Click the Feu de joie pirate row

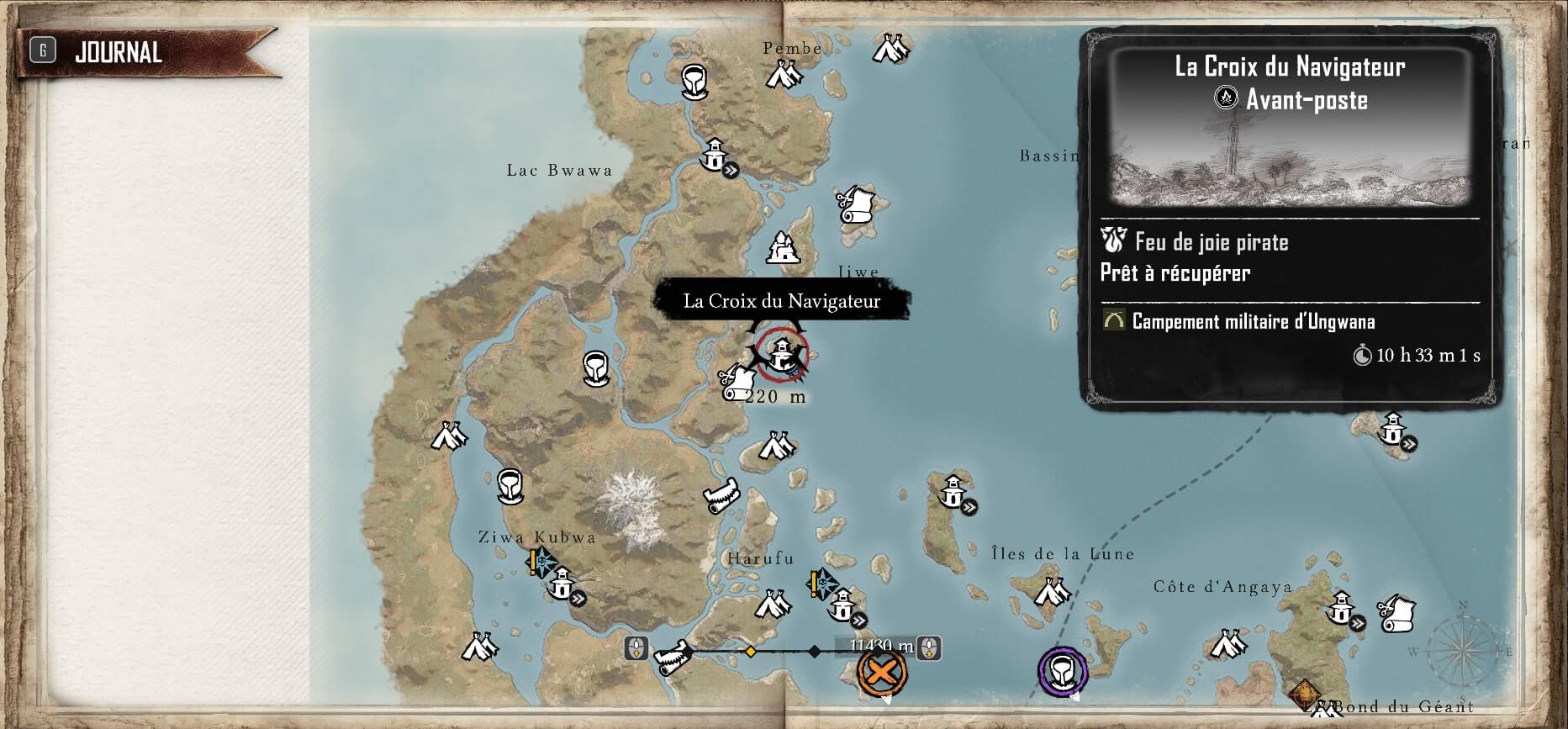(x=1211, y=243)
